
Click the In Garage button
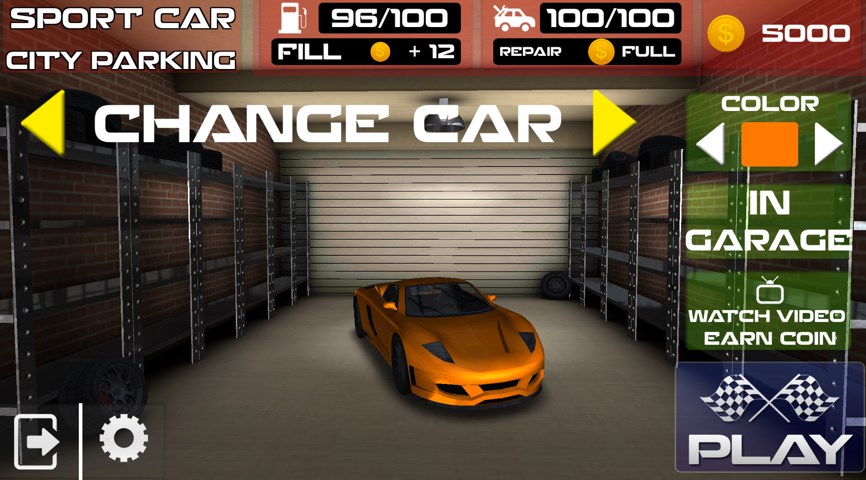click(768, 221)
